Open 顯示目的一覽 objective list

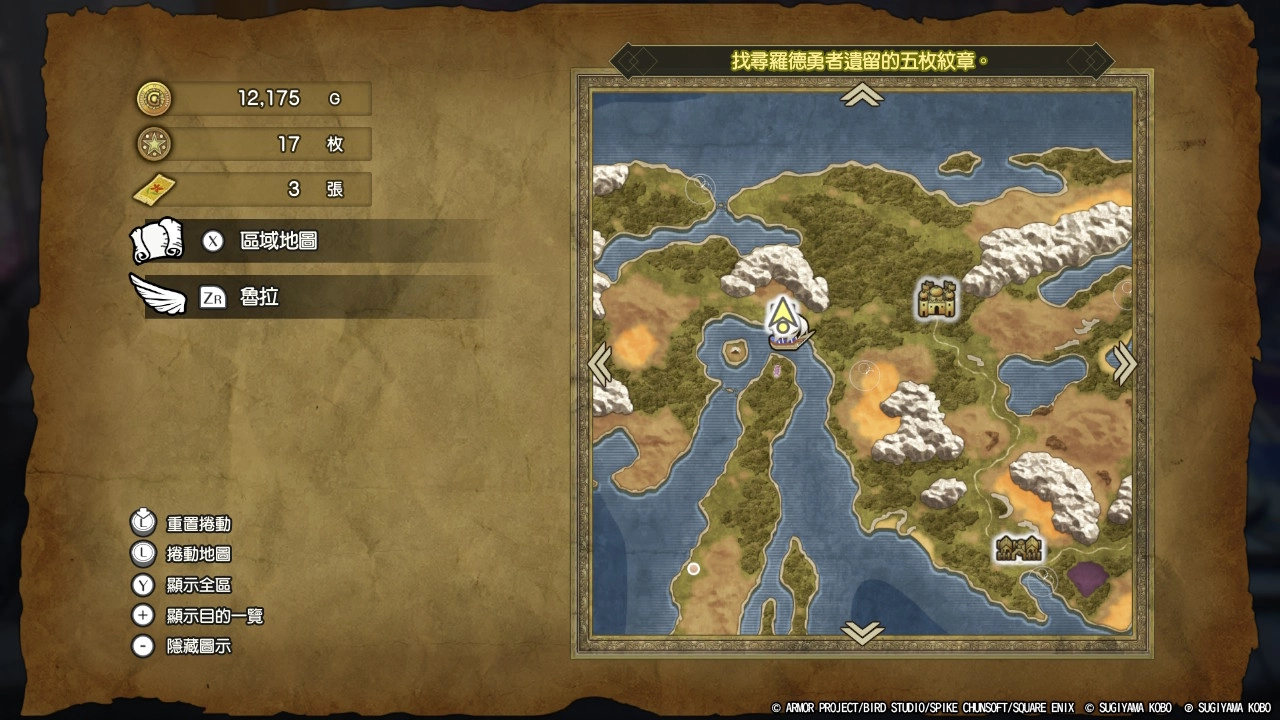click(214, 616)
